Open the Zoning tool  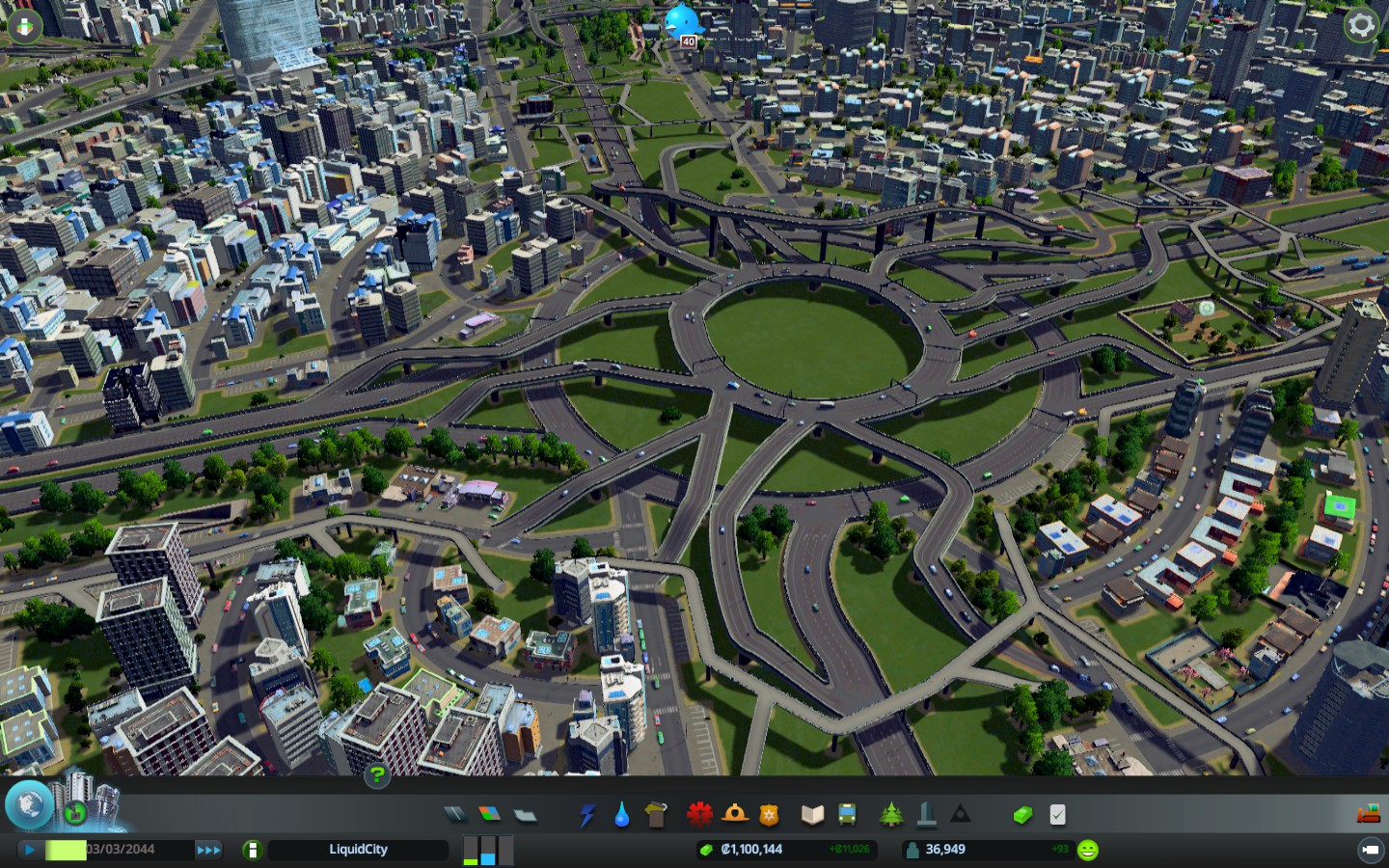click(490, 815)
